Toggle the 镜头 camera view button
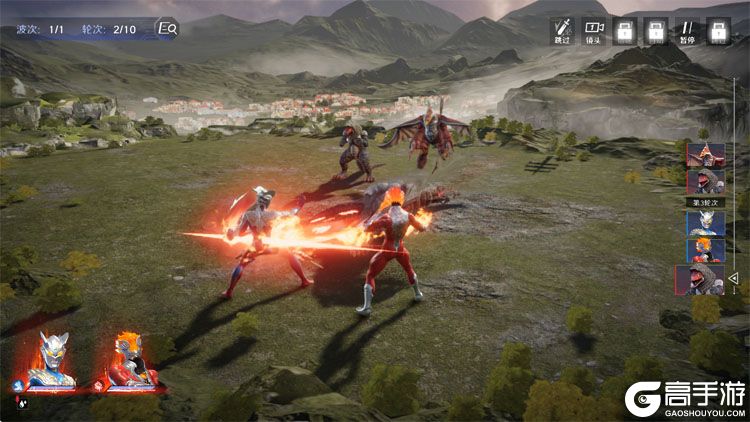The image size is (750, 422). click(x=594, y=30)
